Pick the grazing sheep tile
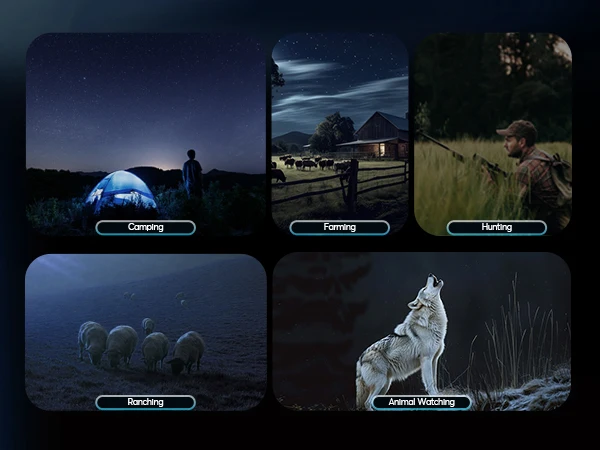The image size is (600, 450). [145, 325]
